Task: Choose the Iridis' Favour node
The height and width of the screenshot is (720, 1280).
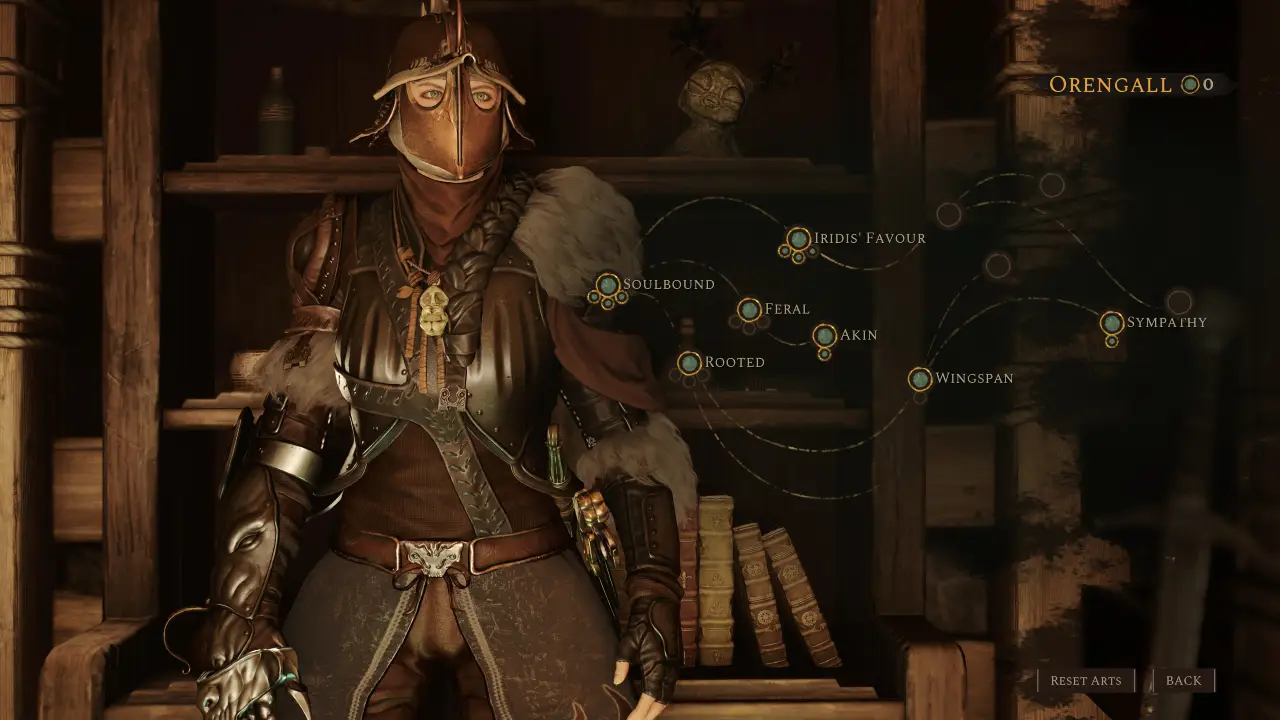Action: point(798,239)
